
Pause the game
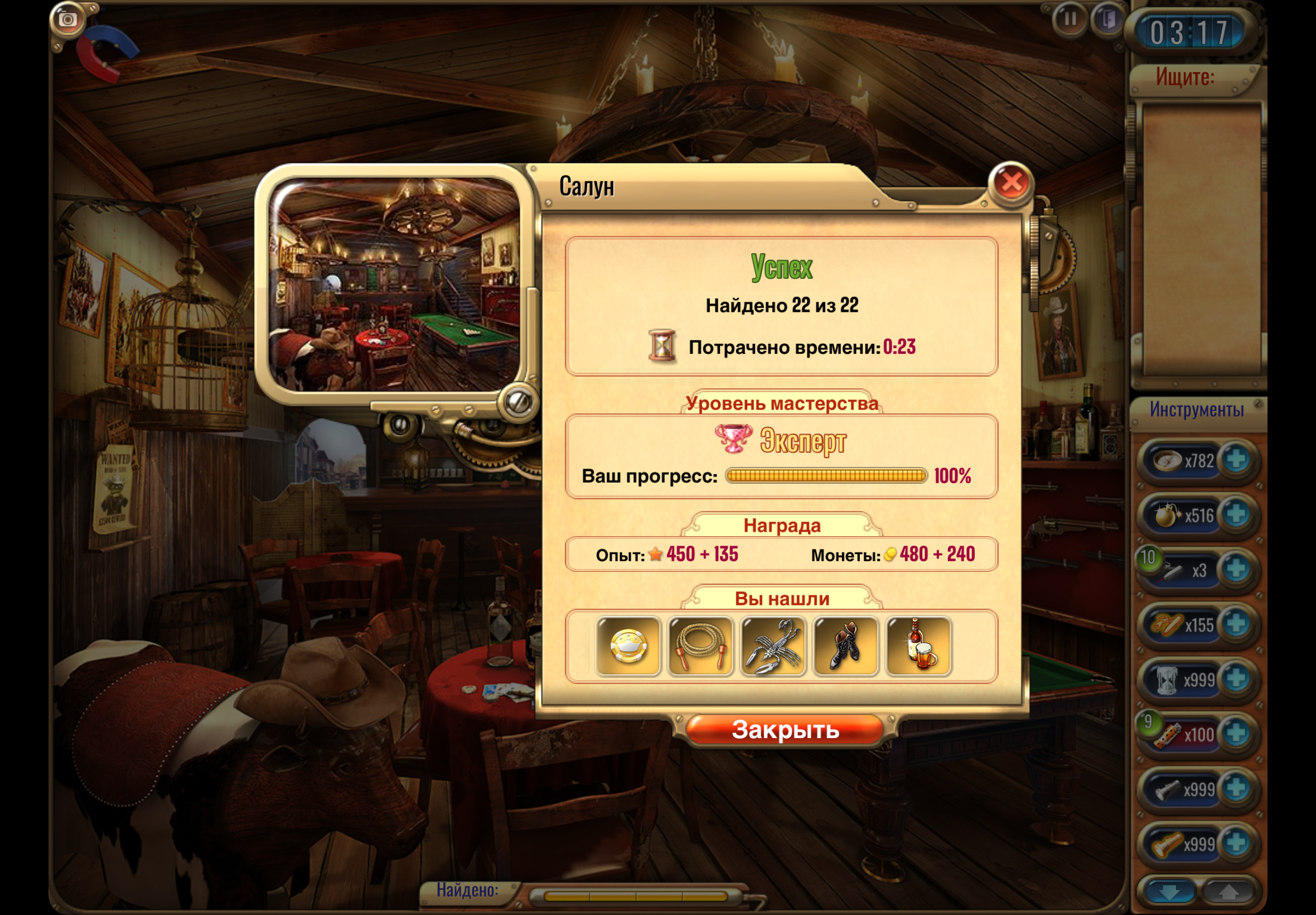[x=1069, y=20]
